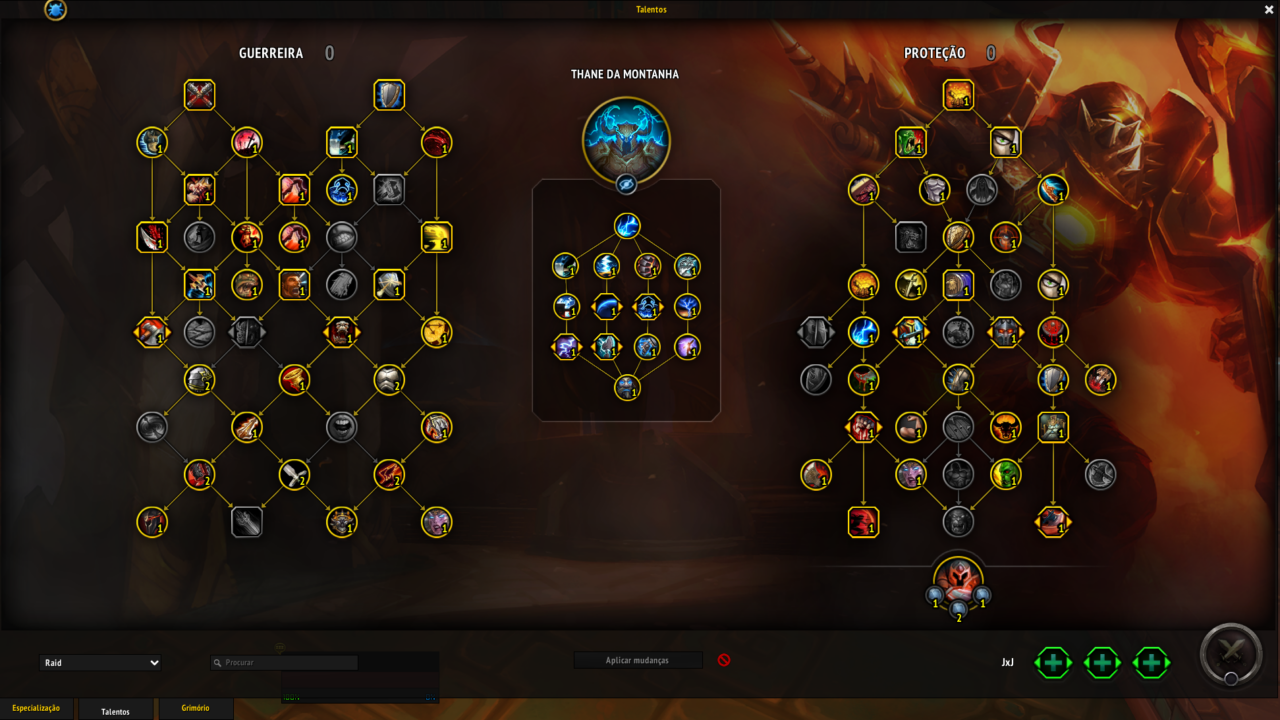Click the red reset symbol beside Aplicar mudanças
The width and height of the screenshot is (1280, 720).
(x=724, y=660)
